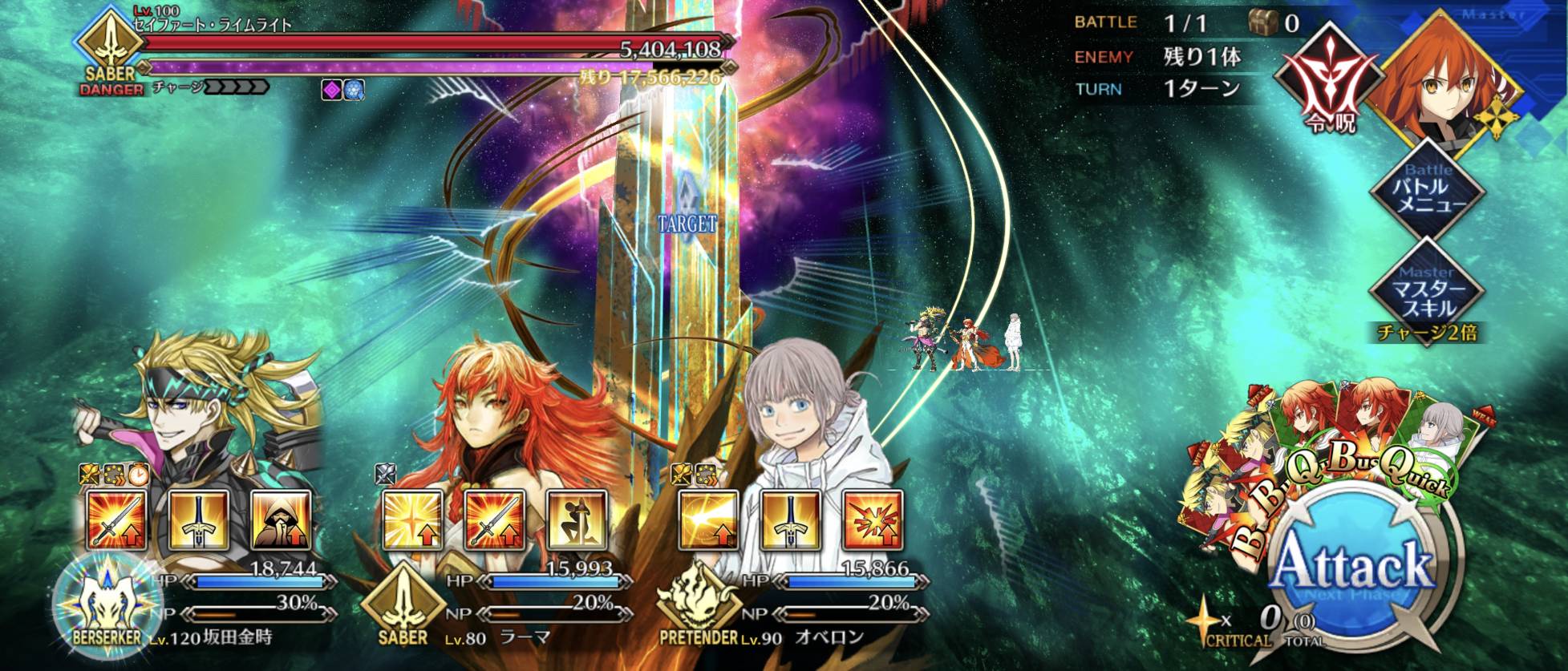Use Kintoki's golden sword skill

(199, 520)
